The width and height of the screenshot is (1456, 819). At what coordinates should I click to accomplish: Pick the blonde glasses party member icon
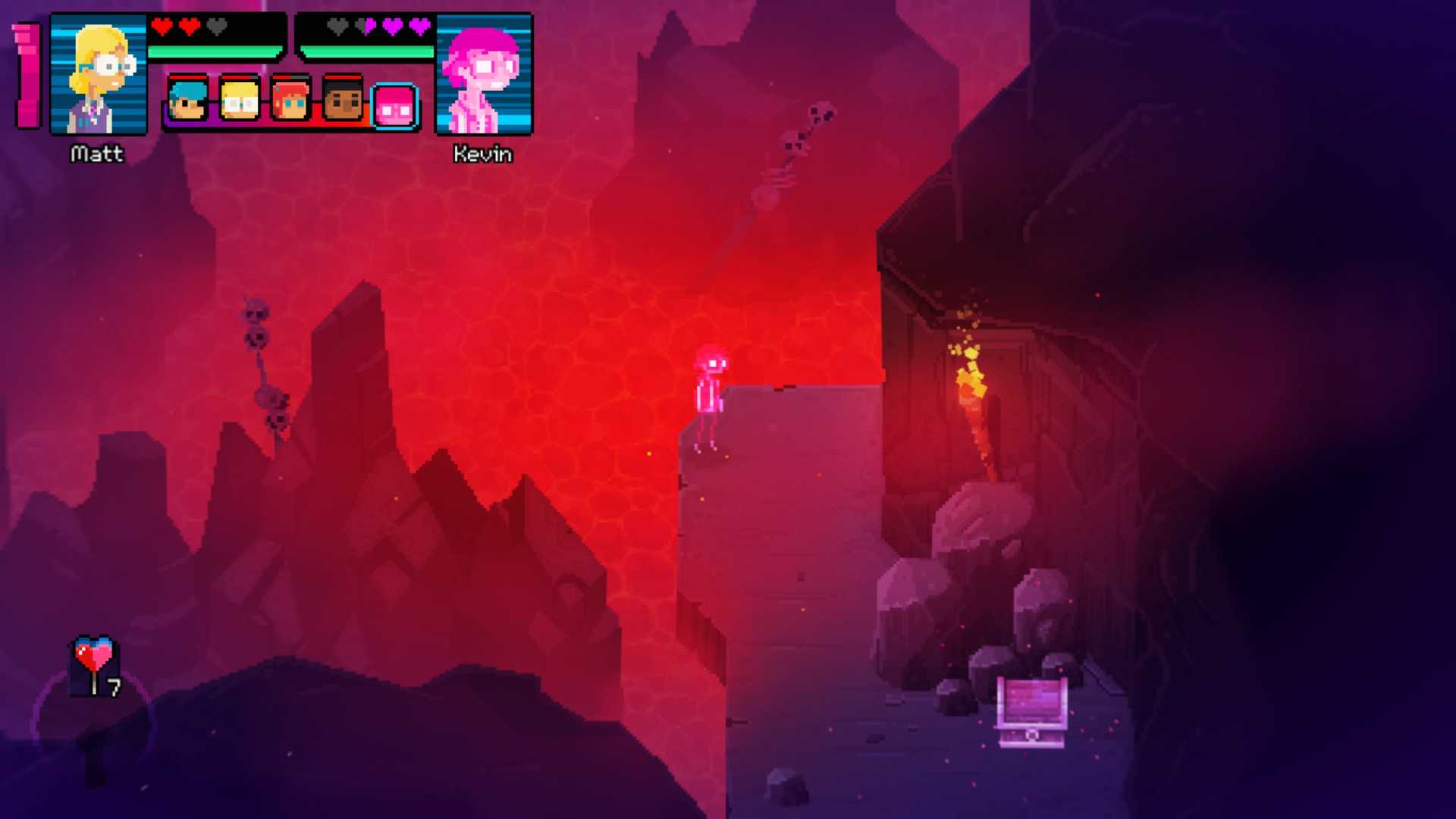[x=239, y=99]
